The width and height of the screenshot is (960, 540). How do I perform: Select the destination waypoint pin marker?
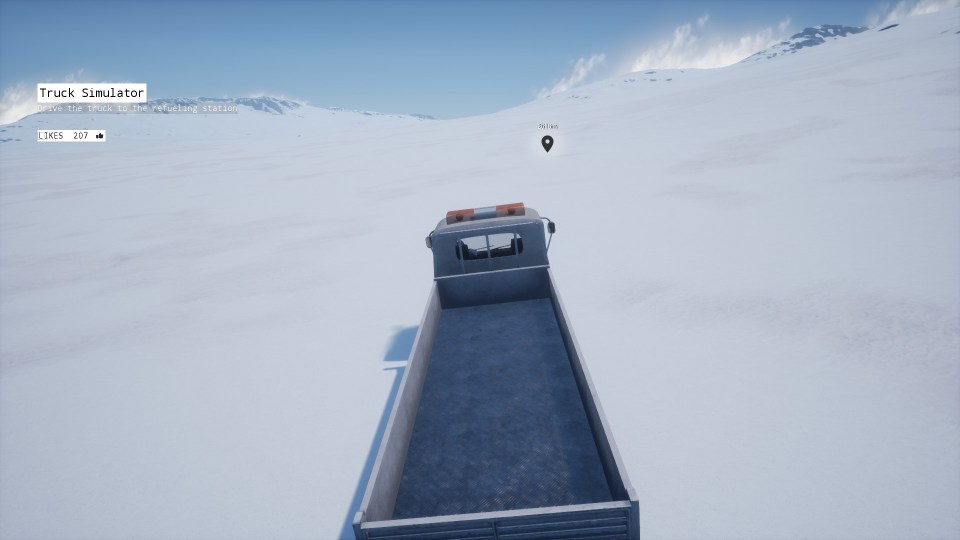coord(547,143)
